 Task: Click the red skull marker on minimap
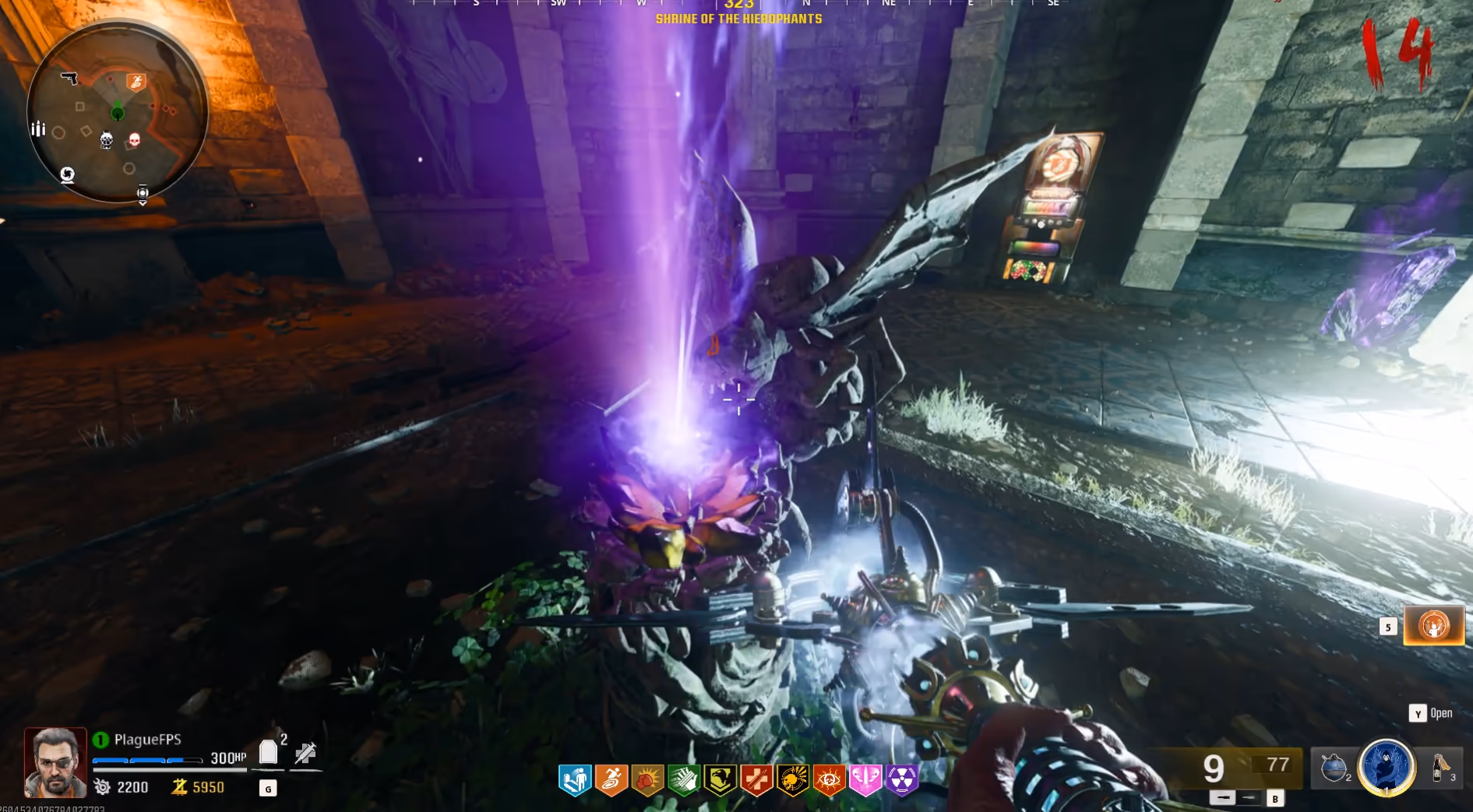pyautogui.click(x=134, y=139)
